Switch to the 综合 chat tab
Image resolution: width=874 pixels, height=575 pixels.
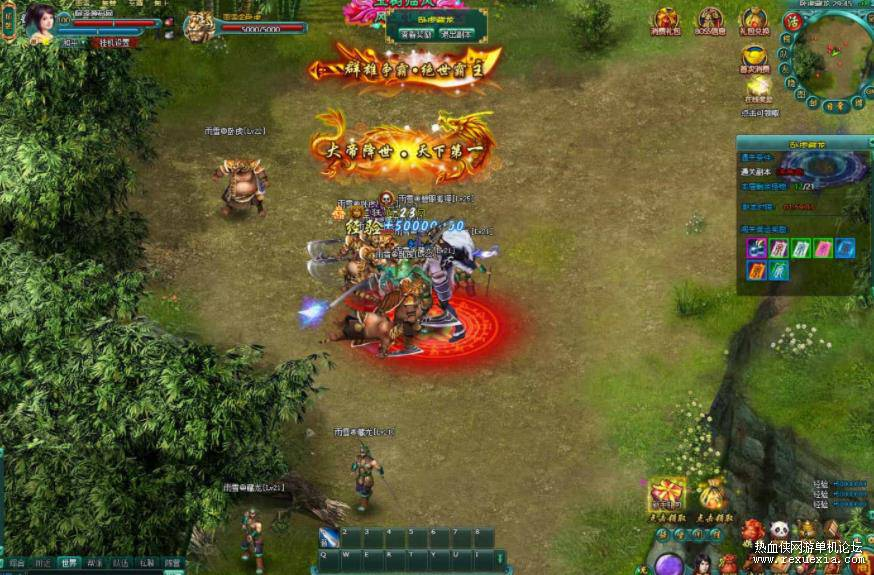point(16,563)
